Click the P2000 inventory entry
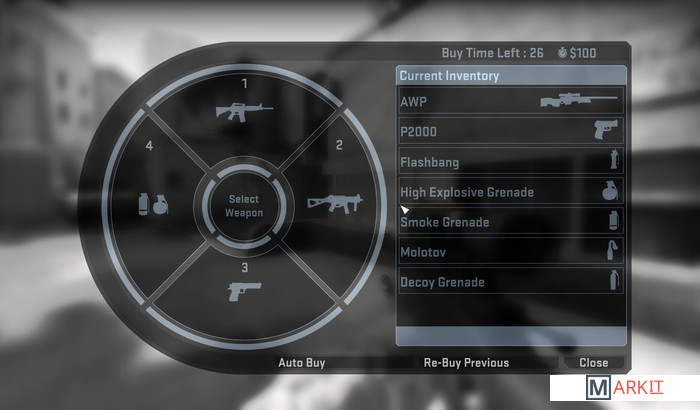This screenshot has height=410, width=700. click(510, 131)
